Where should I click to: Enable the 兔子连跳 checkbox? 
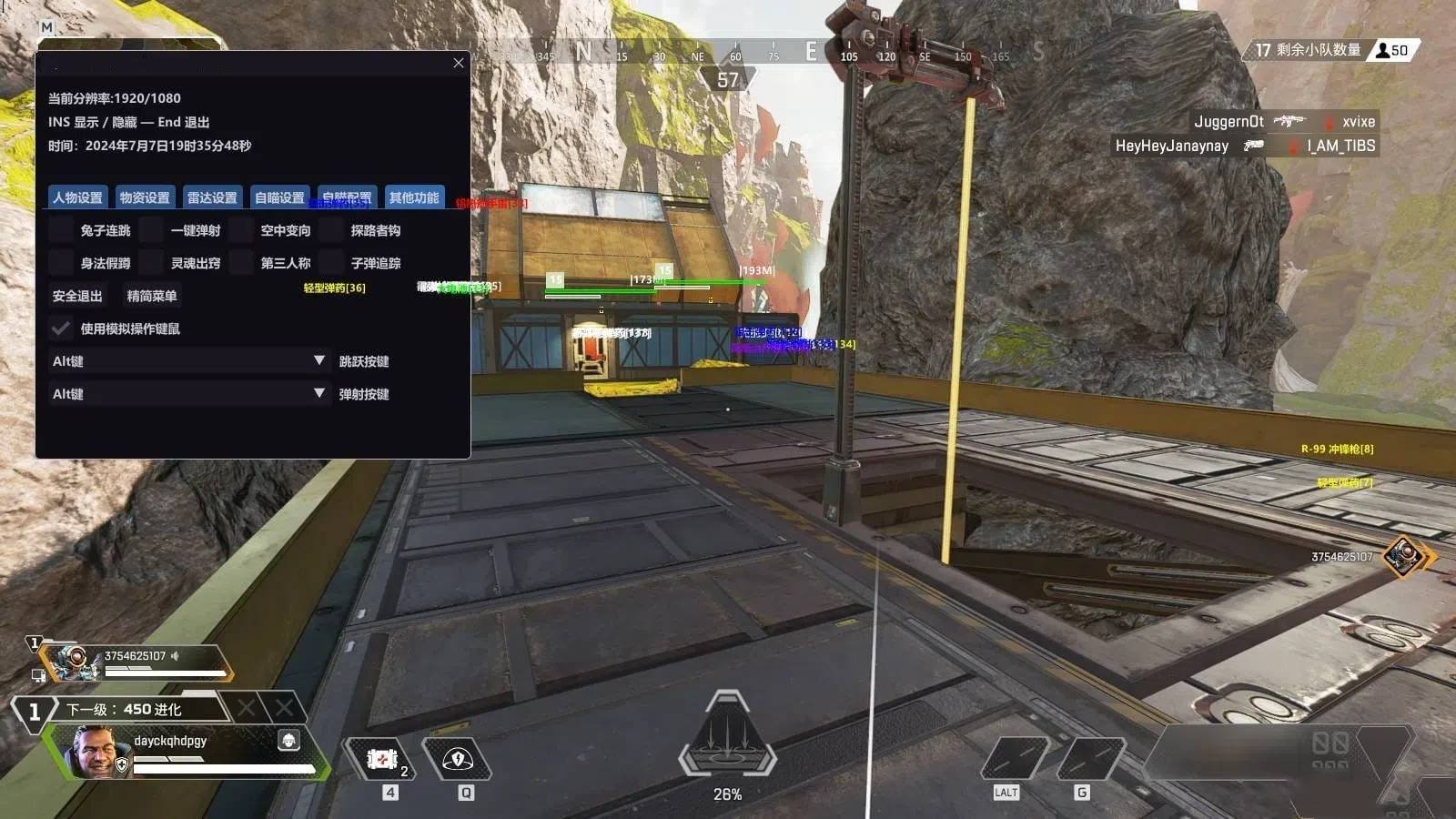pos(60,229)
